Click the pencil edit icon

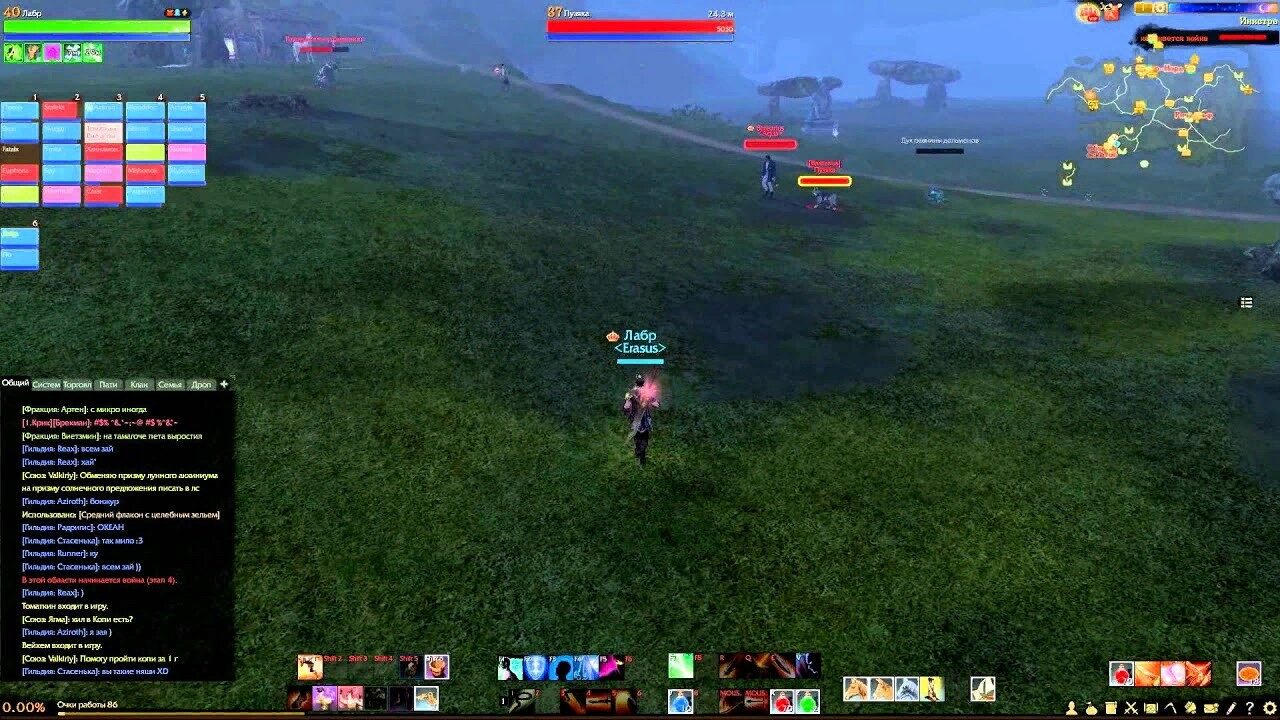pos(1230,709)
